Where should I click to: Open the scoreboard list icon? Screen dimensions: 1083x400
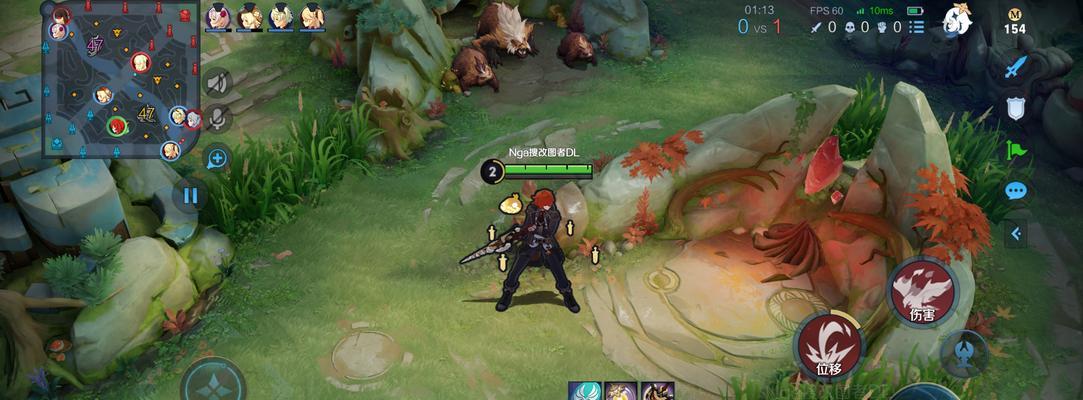[x=917, y=27]
